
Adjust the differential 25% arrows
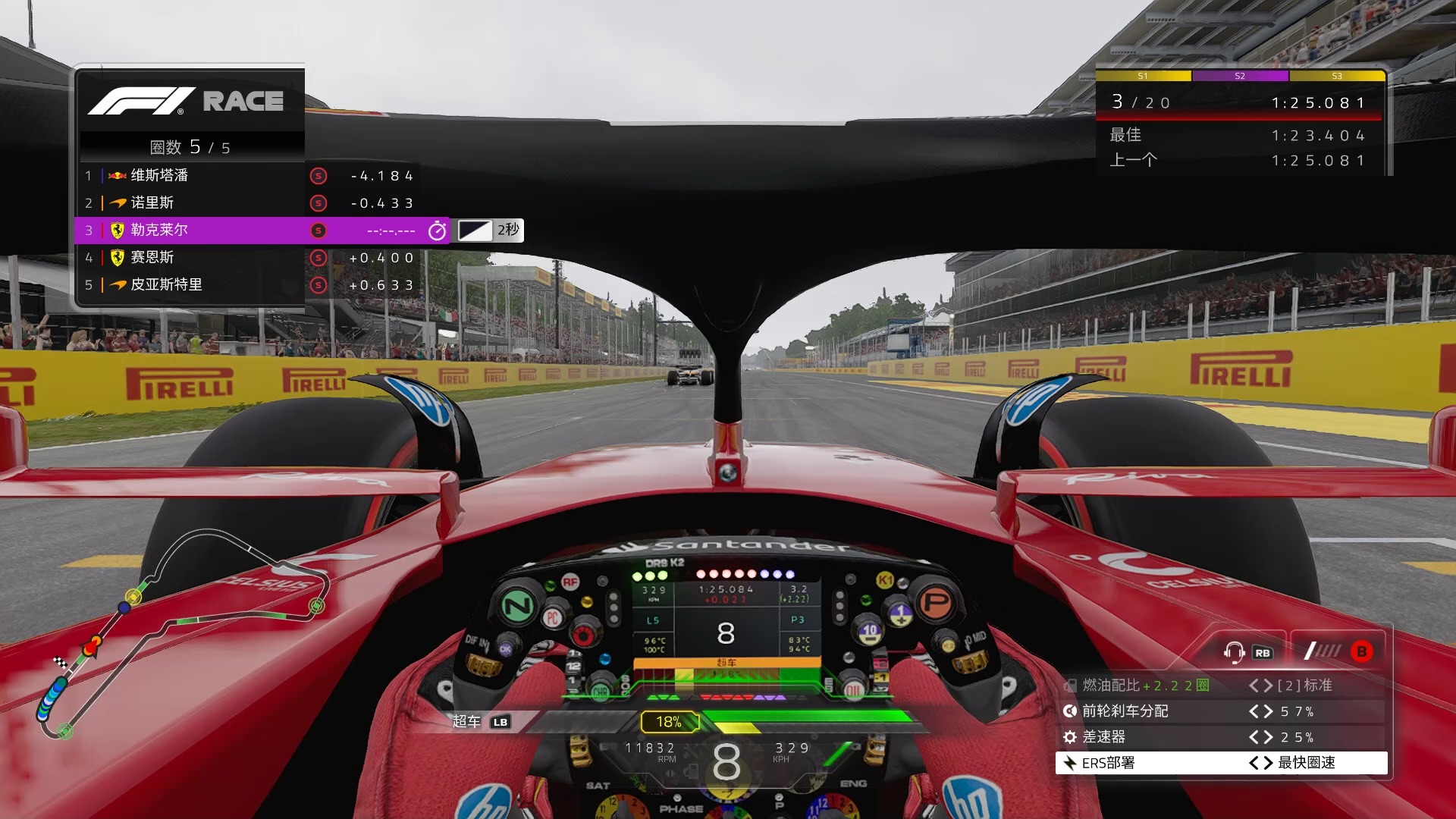pyautogui.click(x=1261, y=737)
